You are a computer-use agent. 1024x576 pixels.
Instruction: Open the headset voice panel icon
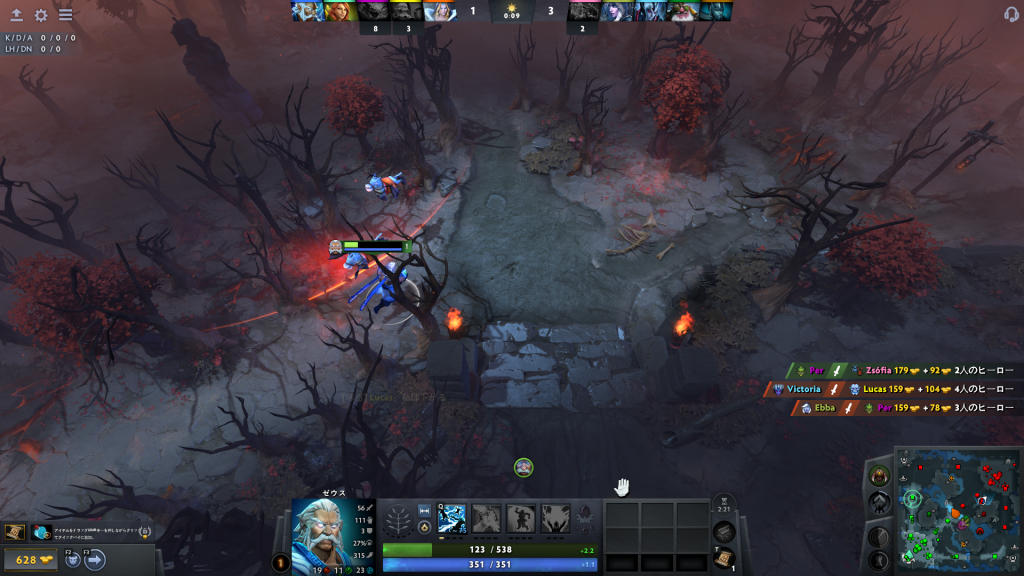[x=1011, y=15]
